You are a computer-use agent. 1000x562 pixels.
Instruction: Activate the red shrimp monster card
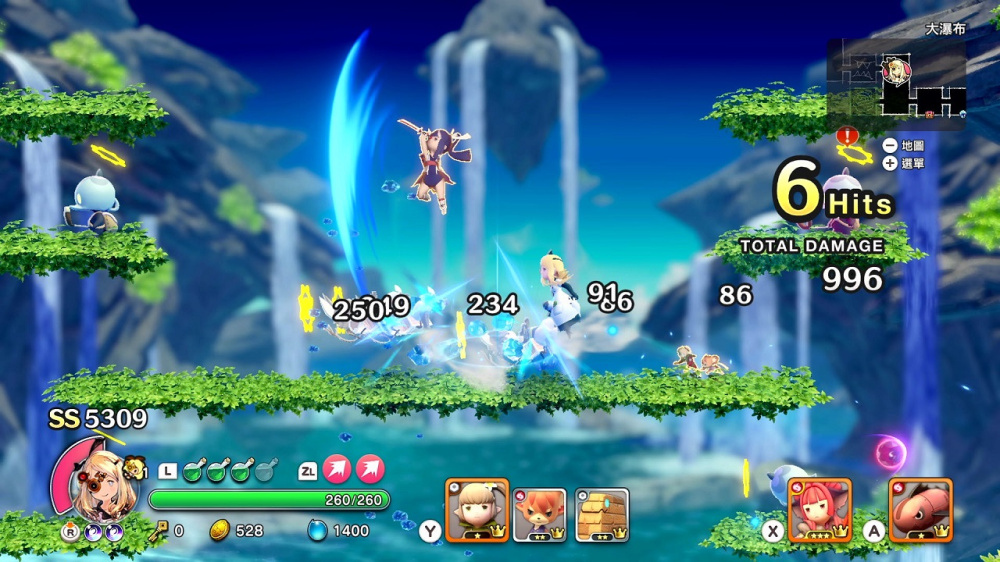pos(920,510)
